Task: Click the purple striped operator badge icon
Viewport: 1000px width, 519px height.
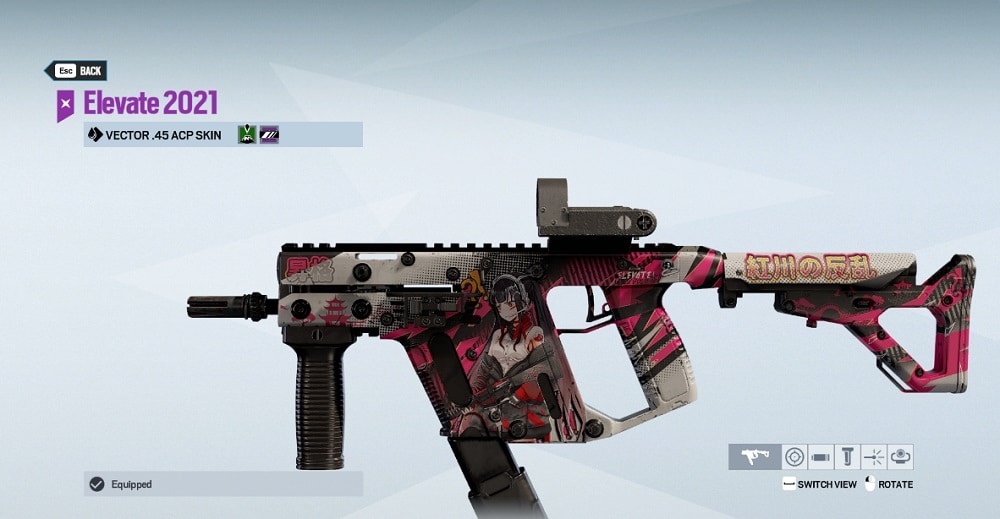Action: 269,134
